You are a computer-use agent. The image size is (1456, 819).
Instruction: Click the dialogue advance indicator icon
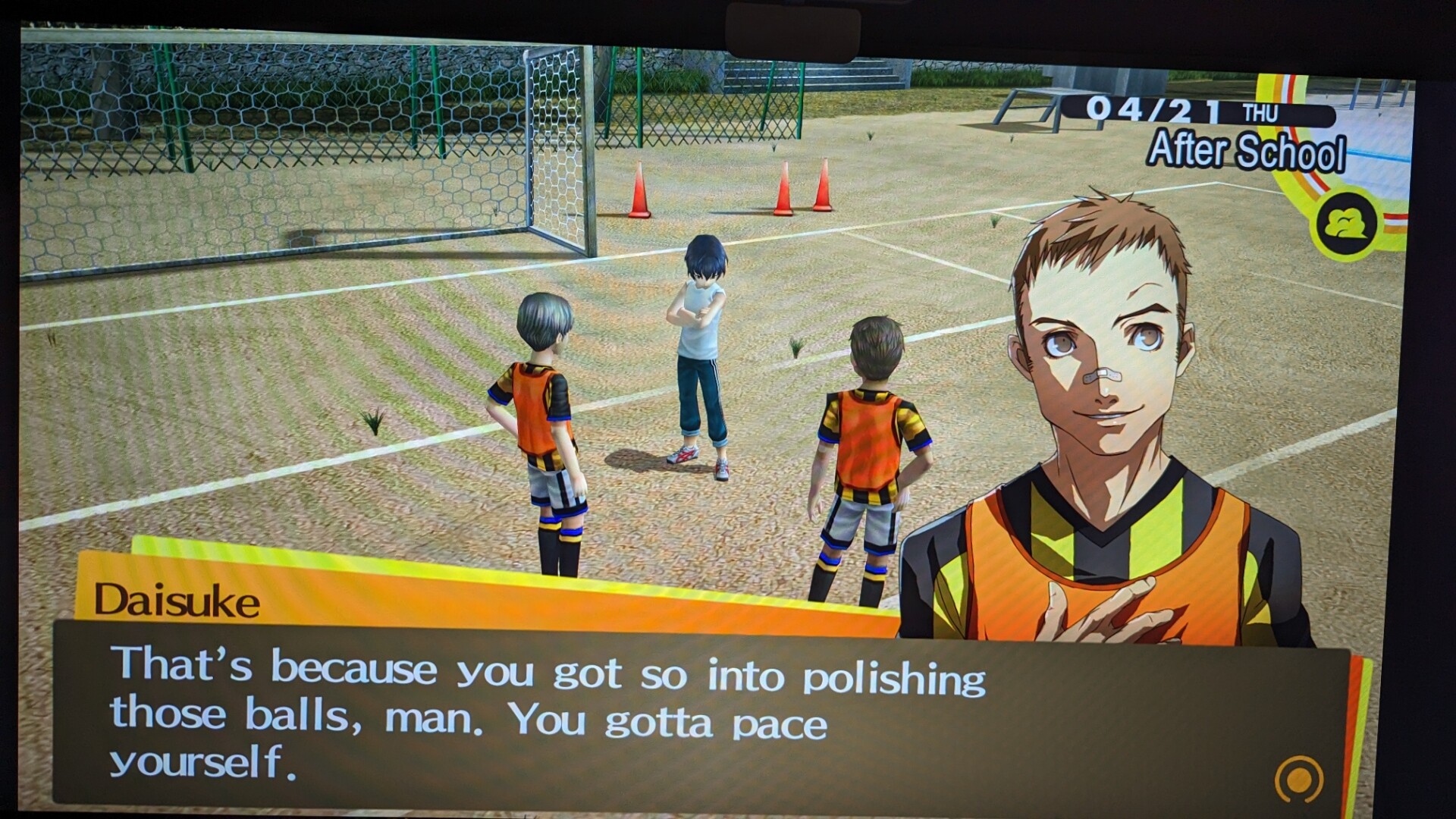1299,780
